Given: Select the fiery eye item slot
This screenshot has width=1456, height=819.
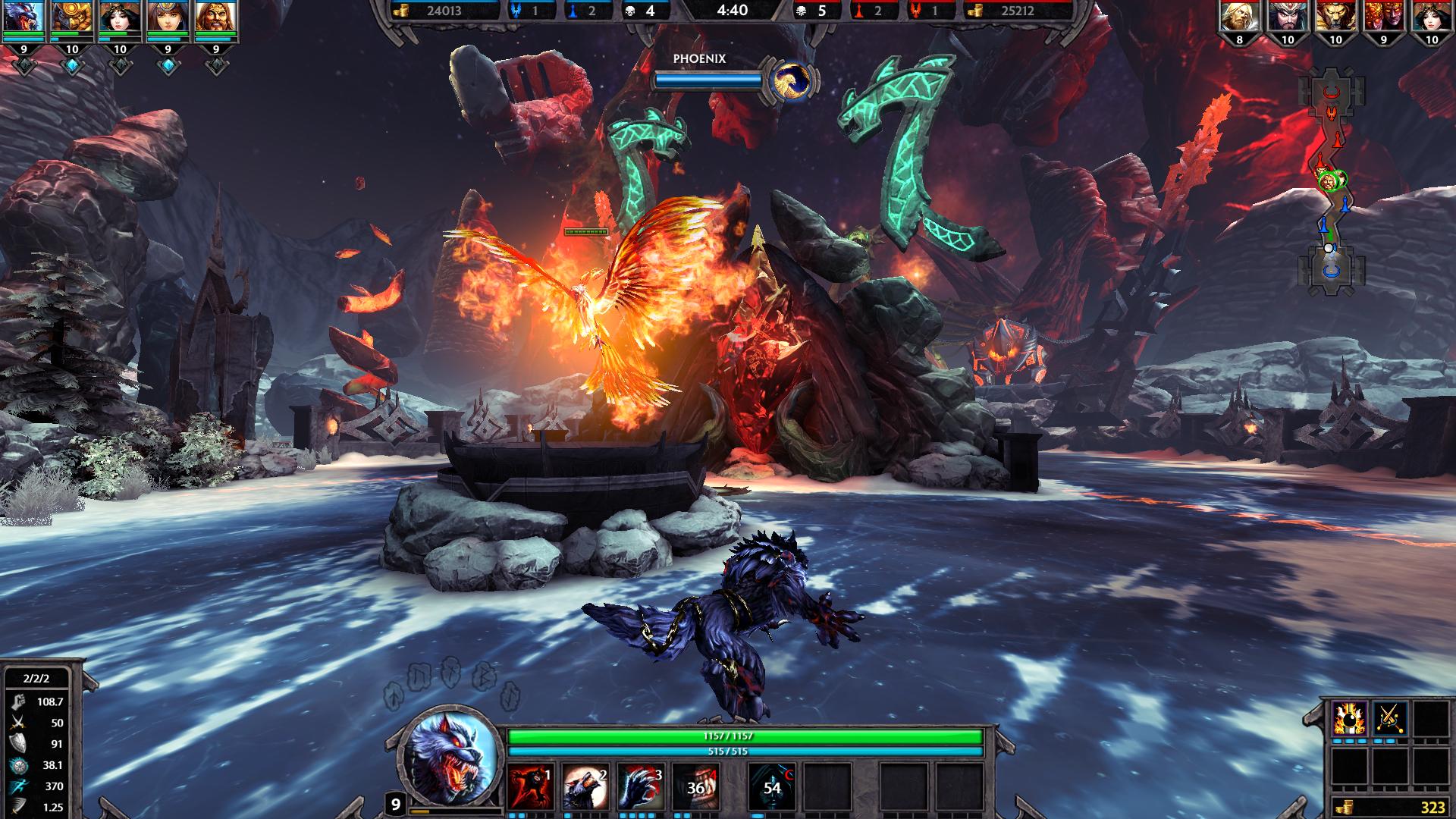Looking at the screenshot, I should (x=1349, y=717).
